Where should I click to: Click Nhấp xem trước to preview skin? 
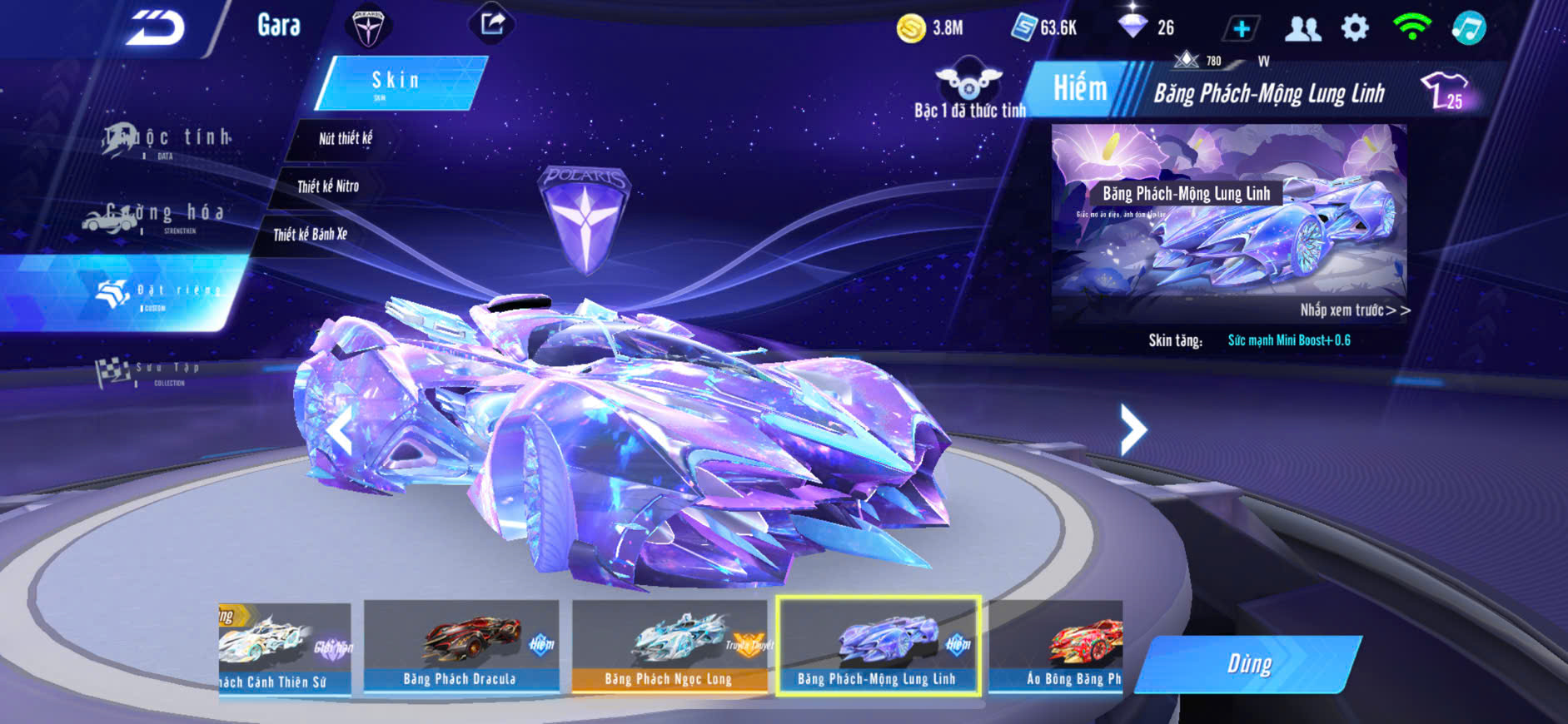[1354, 310]
